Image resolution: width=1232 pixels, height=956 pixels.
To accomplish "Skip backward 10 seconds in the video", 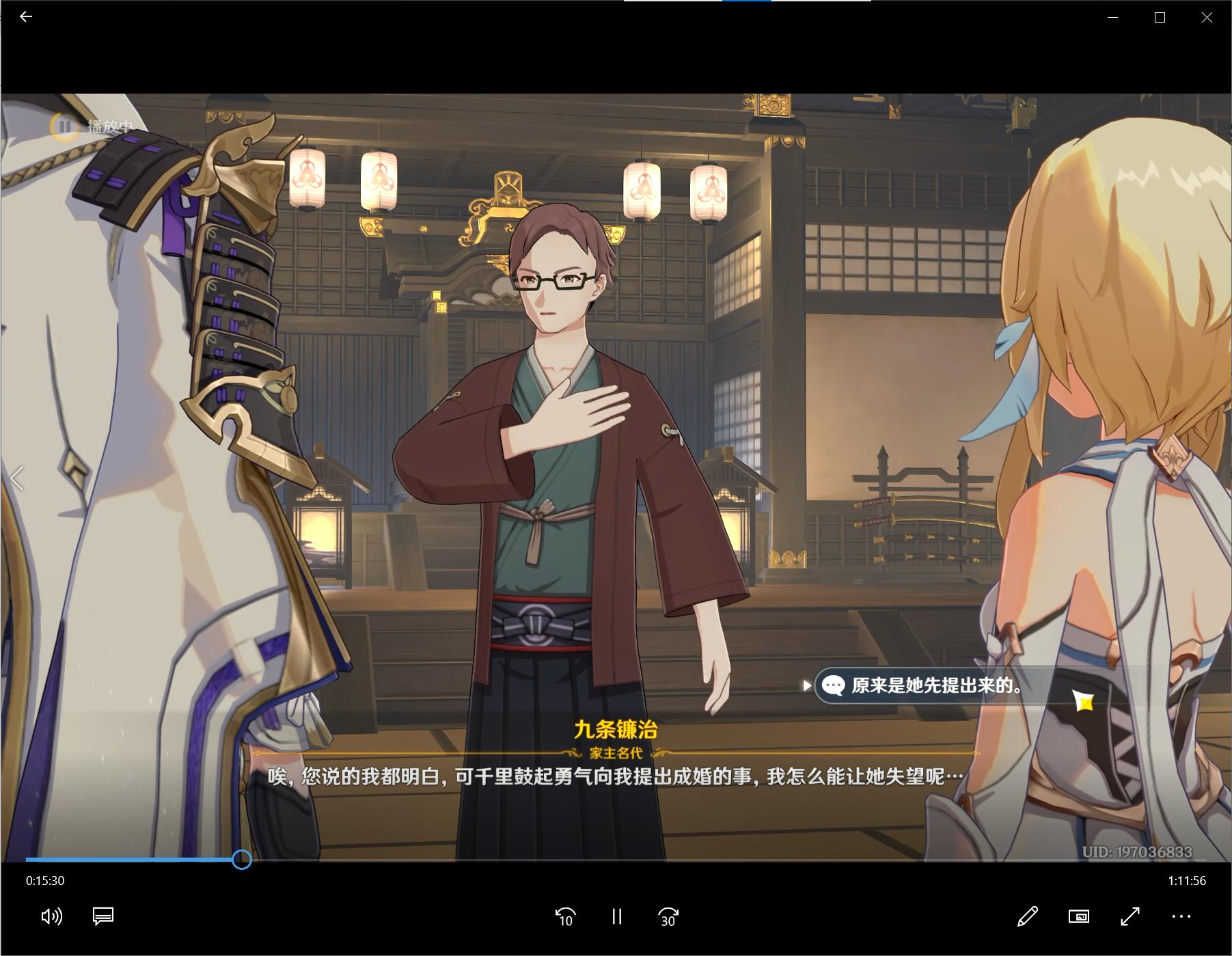I will [564, 916].
